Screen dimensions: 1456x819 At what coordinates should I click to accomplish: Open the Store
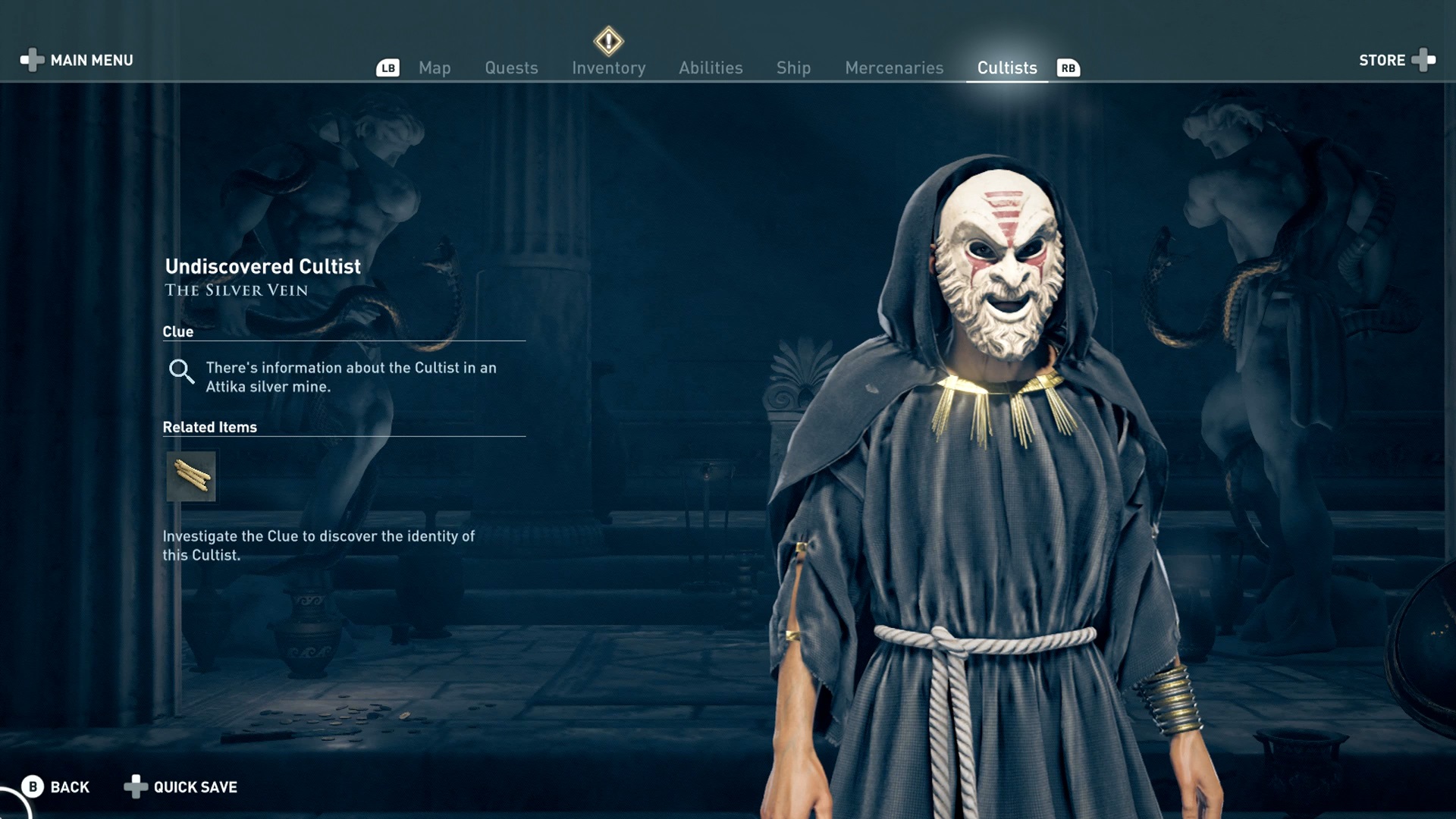(x=1383, y=60)
